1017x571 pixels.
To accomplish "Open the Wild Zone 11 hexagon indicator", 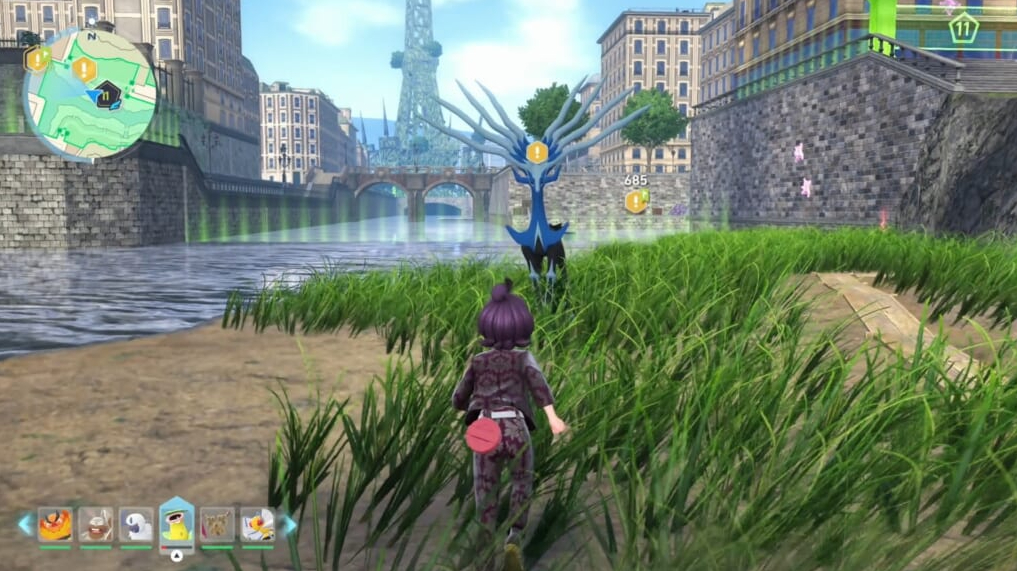I will point(963,27).
